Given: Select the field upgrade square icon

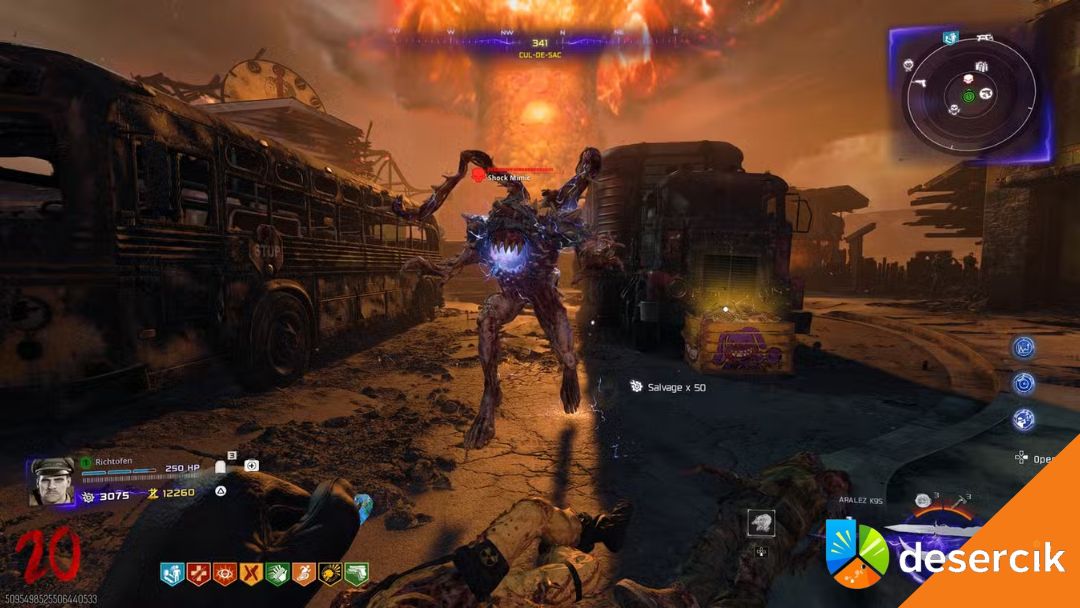Looking at the screenshot, I should coord(761,523).
